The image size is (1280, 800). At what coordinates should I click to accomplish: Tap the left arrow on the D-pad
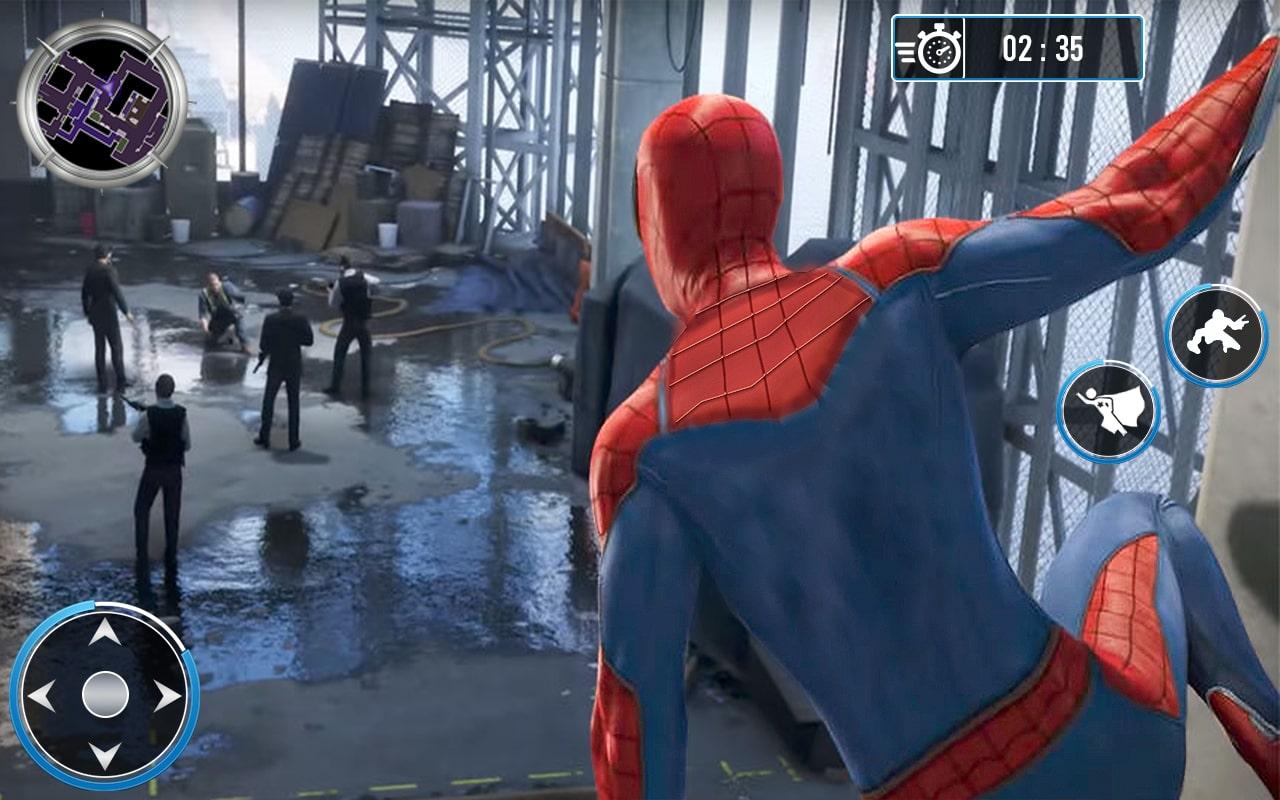[x=43, y=695]
